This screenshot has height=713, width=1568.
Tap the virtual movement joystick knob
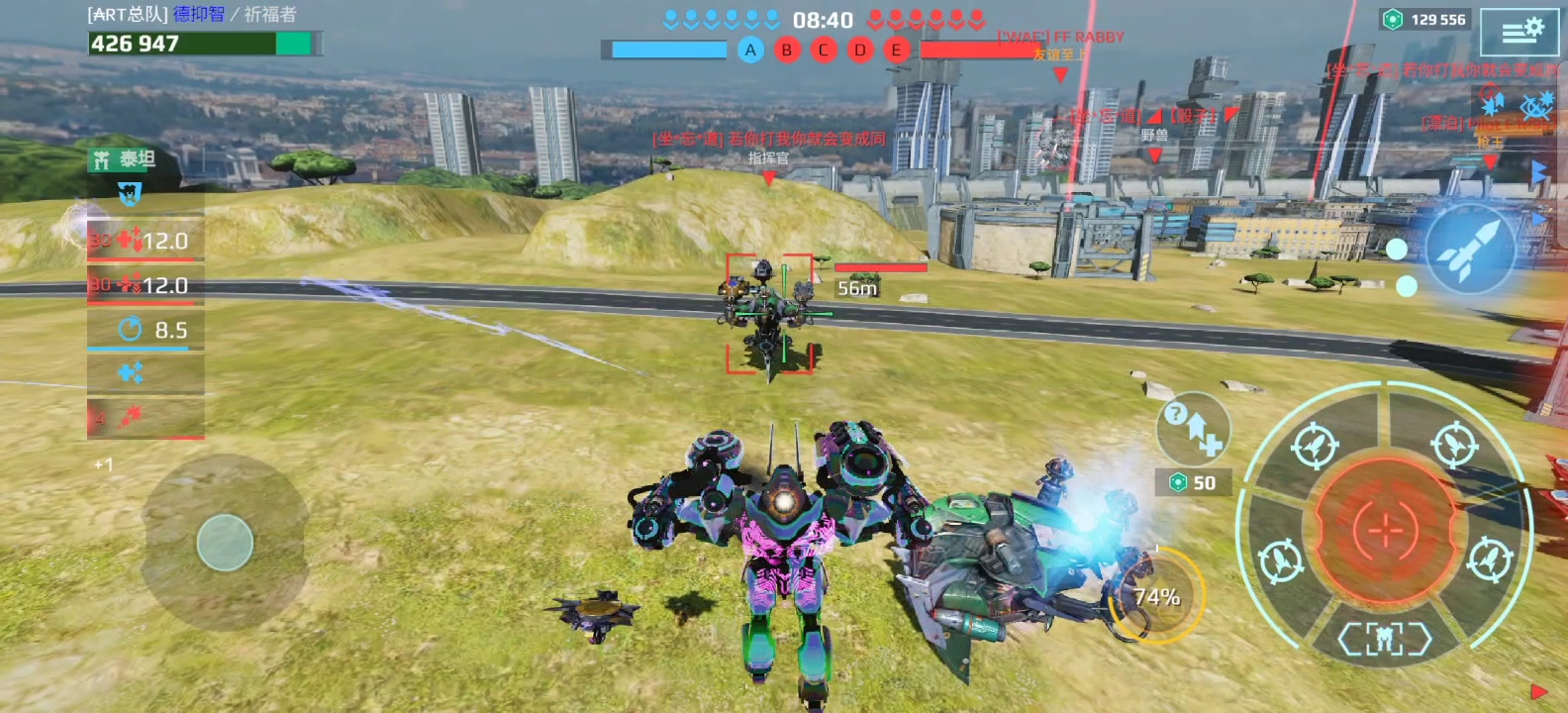225,543
